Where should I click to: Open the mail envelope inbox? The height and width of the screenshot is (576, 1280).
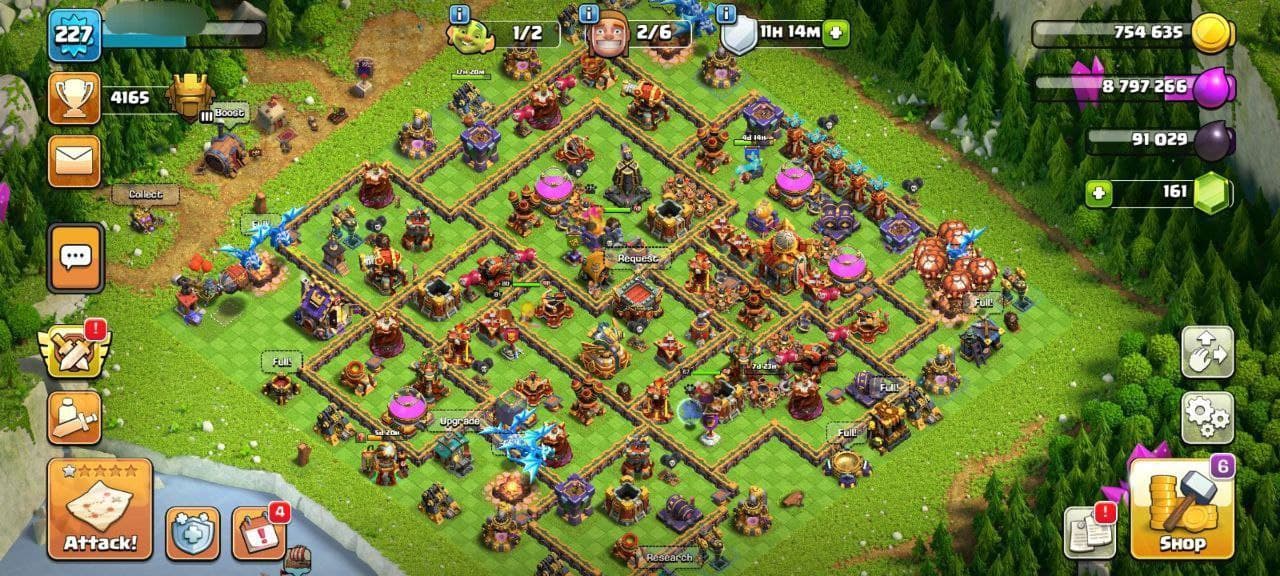[x=75, y=161]
